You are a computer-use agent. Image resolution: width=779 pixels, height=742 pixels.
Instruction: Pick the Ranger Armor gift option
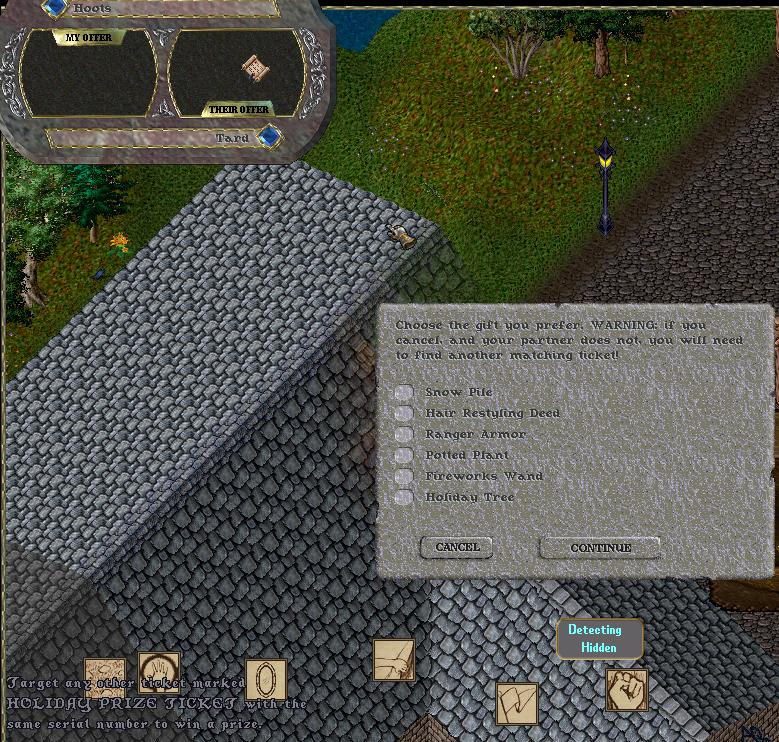tap(404, 434)
